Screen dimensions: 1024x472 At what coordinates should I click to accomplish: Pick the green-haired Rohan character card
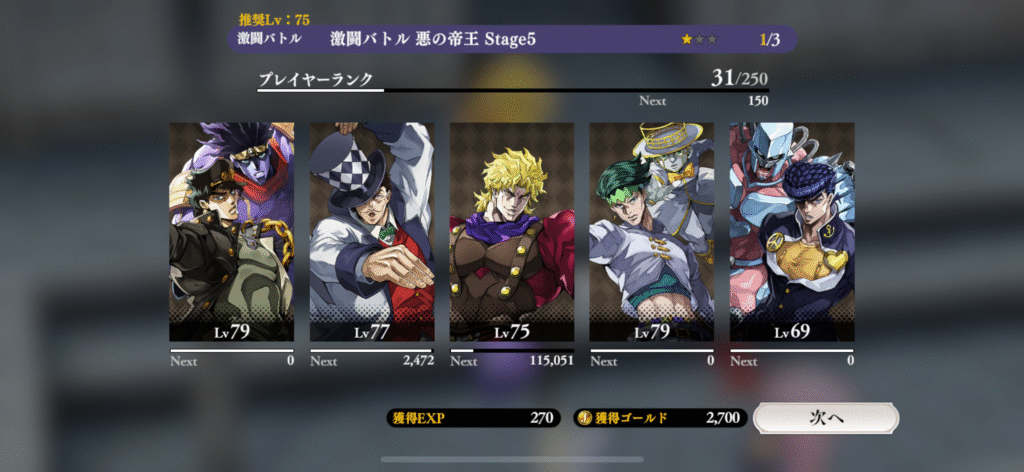[652, 232]
